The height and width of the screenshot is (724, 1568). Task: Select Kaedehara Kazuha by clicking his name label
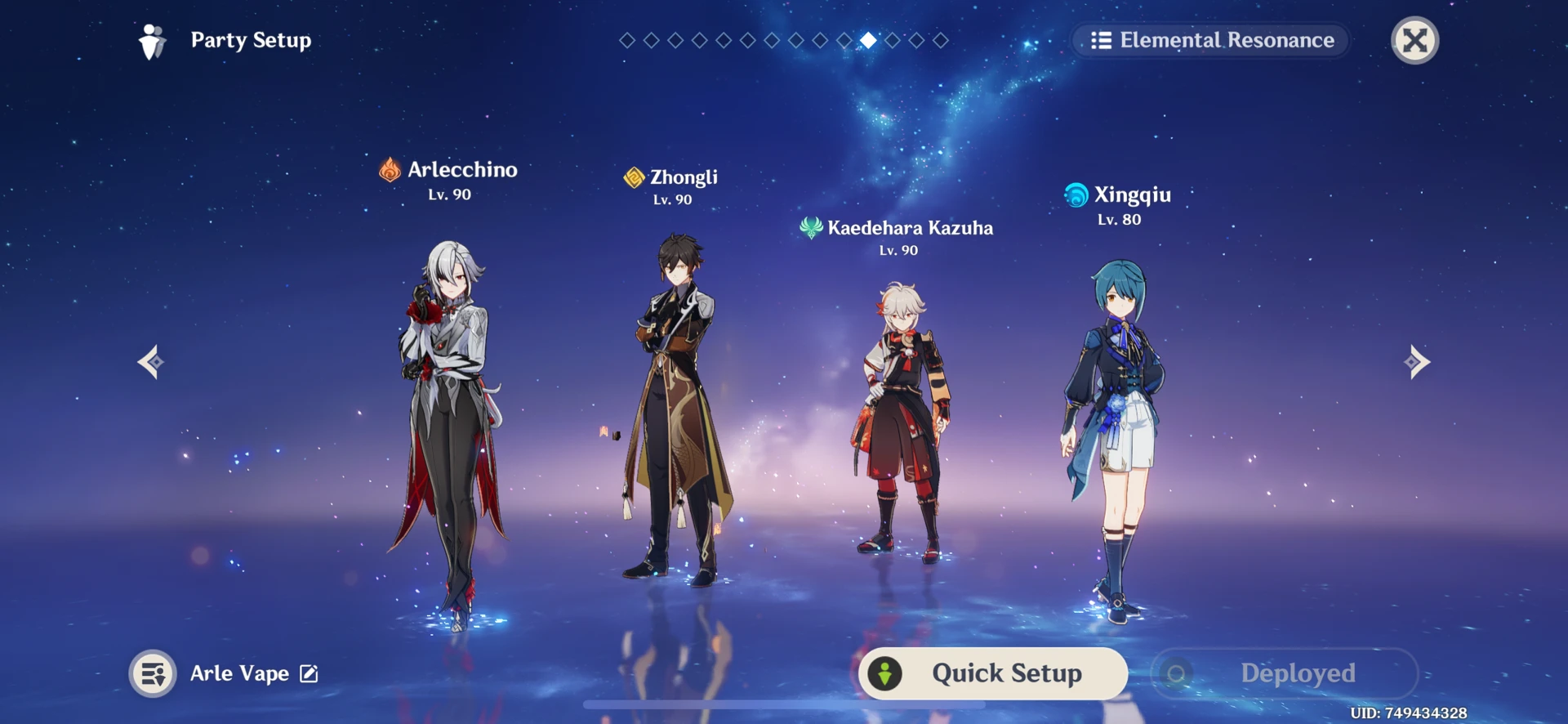coord(911,228)
